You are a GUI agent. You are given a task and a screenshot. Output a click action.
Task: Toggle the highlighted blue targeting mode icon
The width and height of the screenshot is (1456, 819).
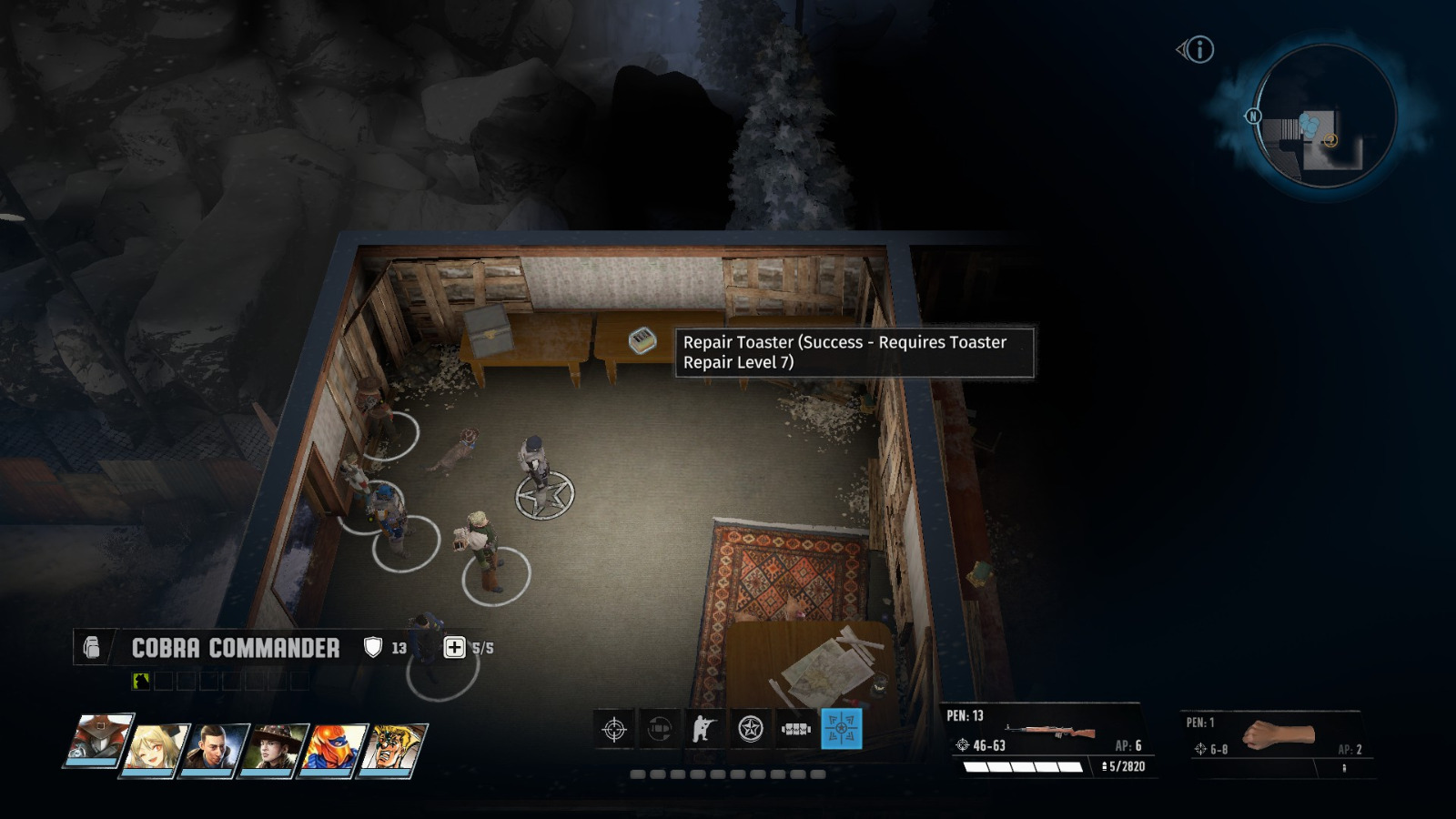(x=840, y=731)
